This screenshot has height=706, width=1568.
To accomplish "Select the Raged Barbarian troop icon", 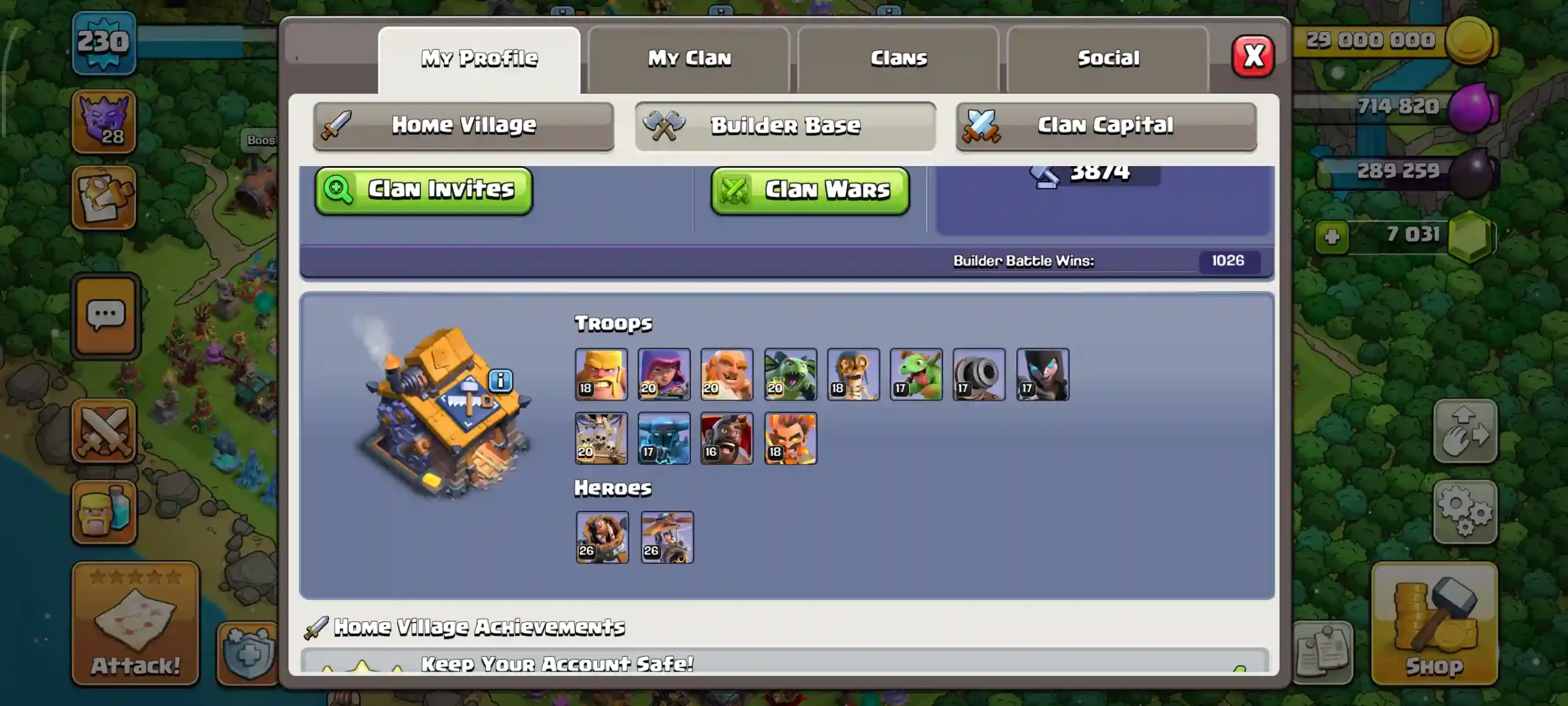I will coord(601,374).
